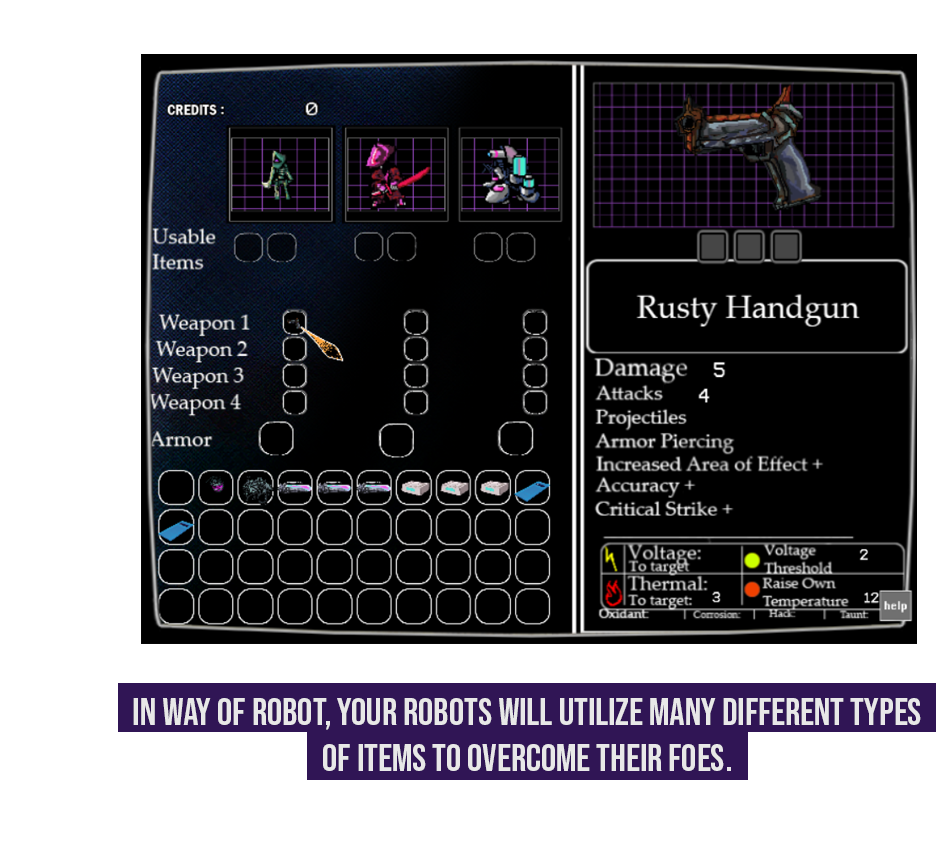Click the help button

click(x=895, y=606)
